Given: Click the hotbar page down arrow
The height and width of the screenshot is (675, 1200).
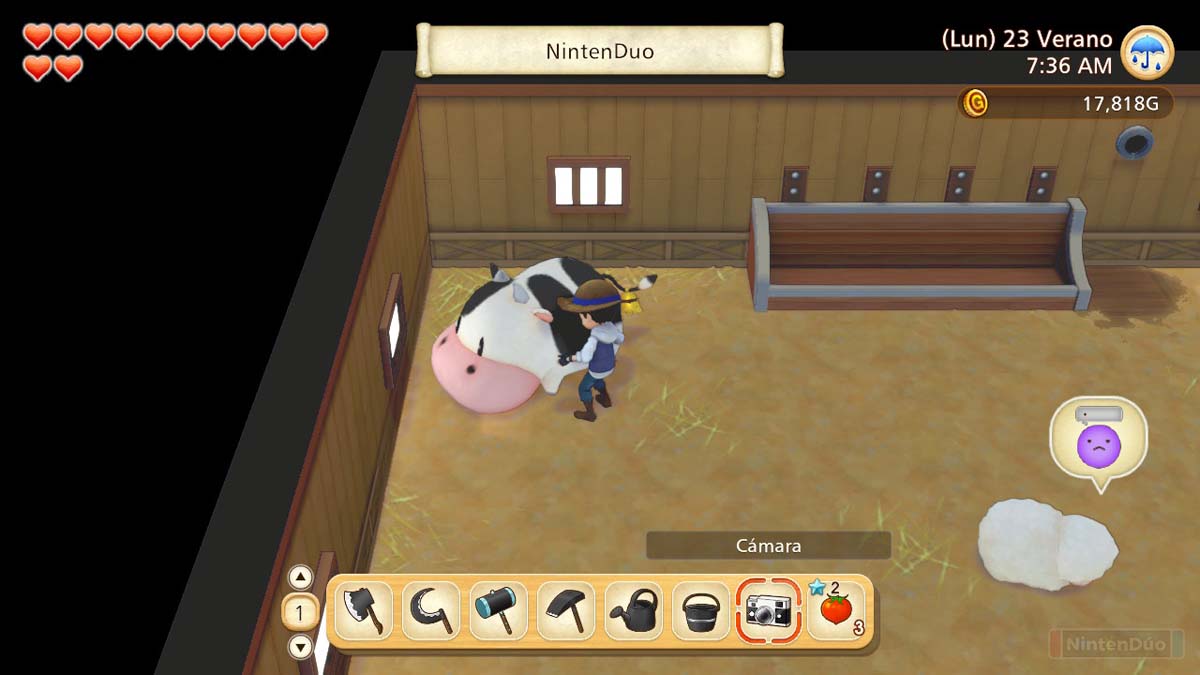Looking at the screenshot, I should (x=301, y=646).
